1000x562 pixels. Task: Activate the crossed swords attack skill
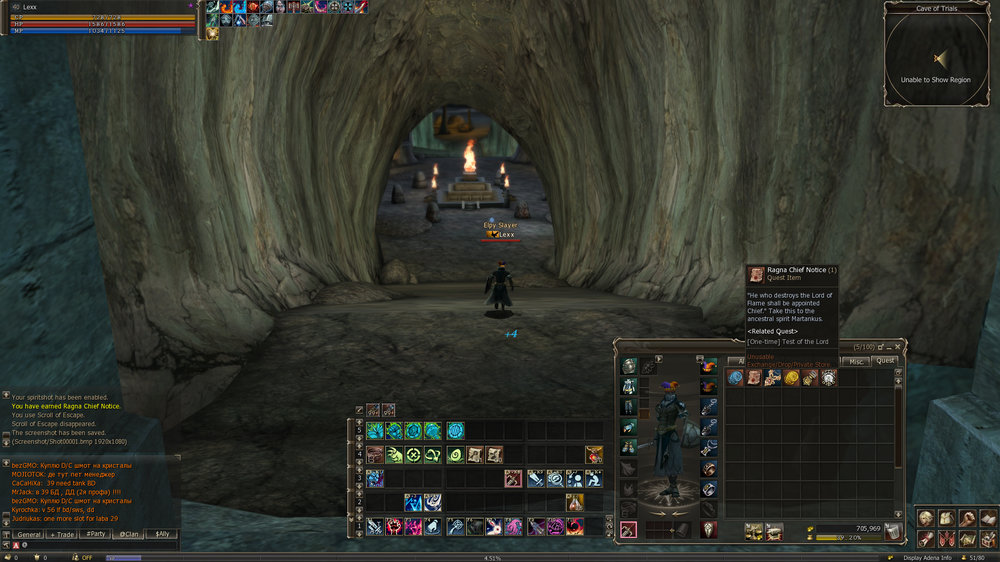pyautogui.click(x=374, y=526)
